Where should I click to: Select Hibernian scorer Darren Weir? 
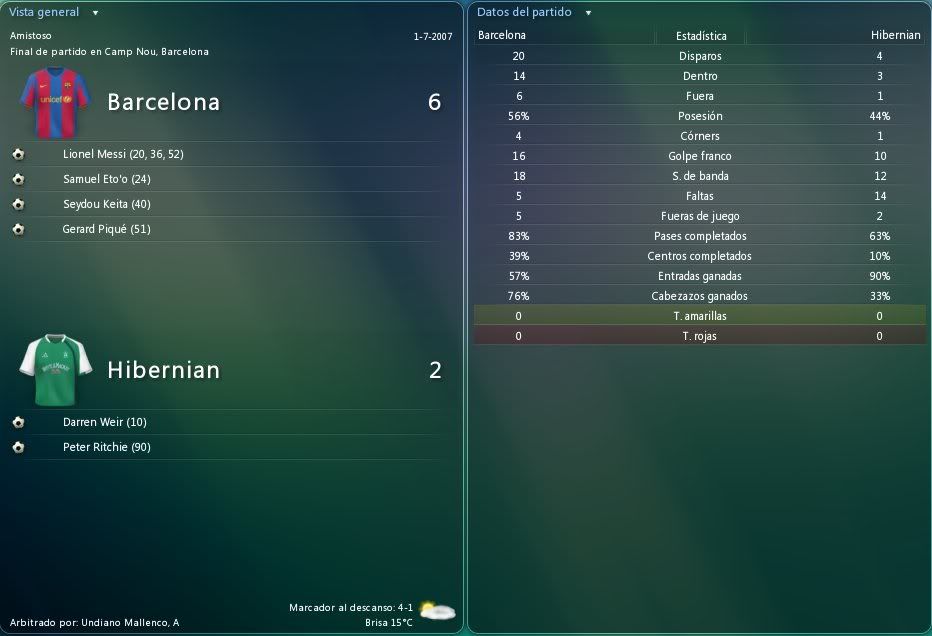(x=104, y=422)
